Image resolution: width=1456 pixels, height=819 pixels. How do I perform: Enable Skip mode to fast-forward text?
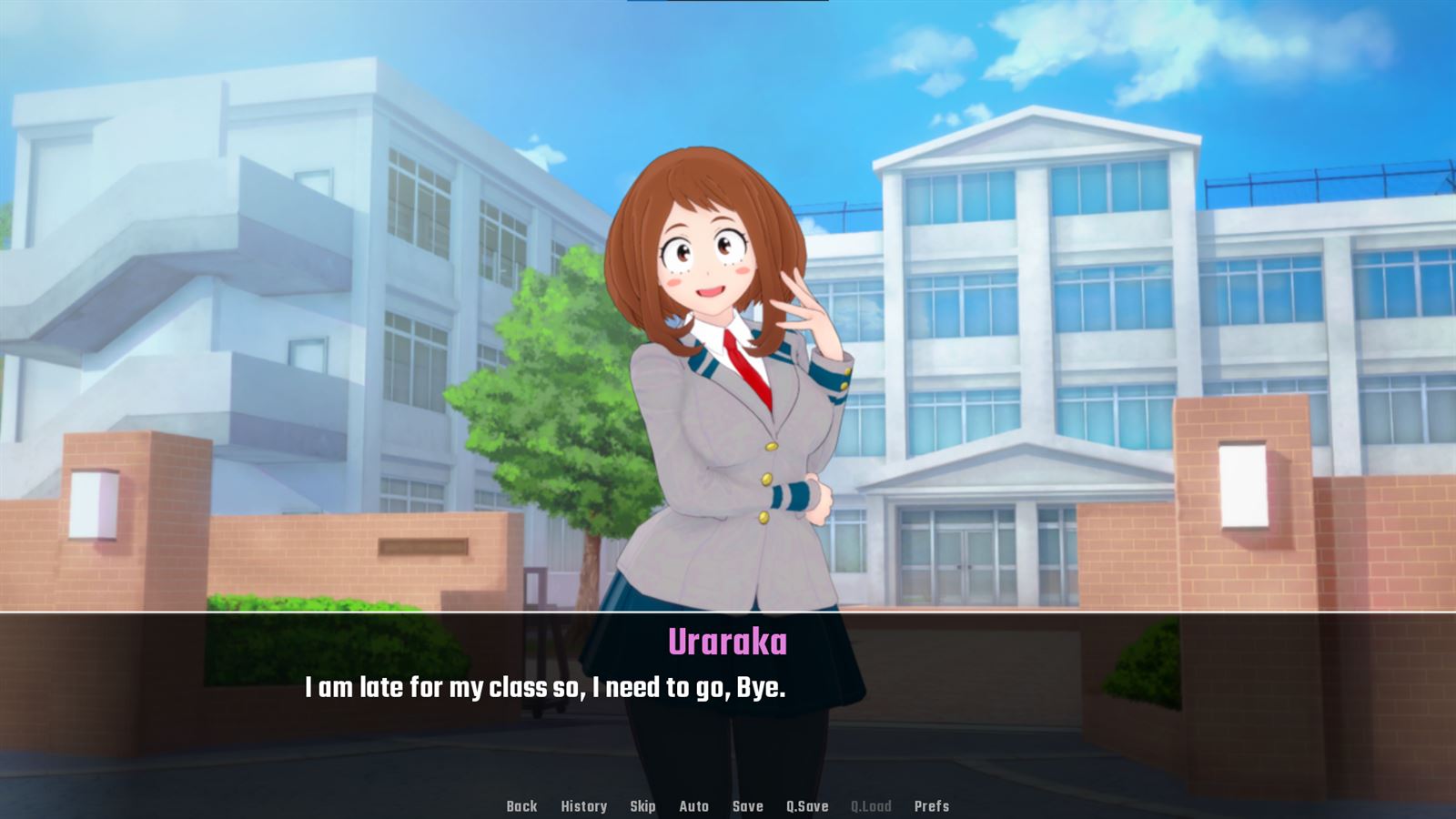pyautogui.click(x=642, y=806)
